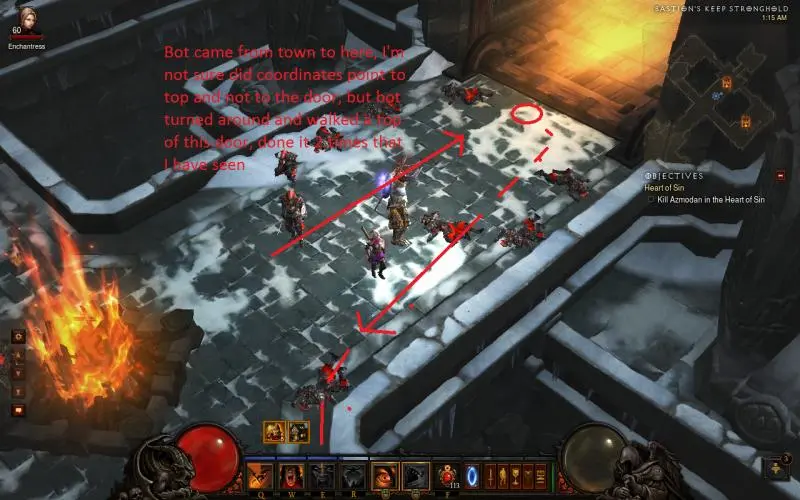Viewport: 800px width, 500px height.
Task: Use the screaming face skill on W
Action: [291, 476]
